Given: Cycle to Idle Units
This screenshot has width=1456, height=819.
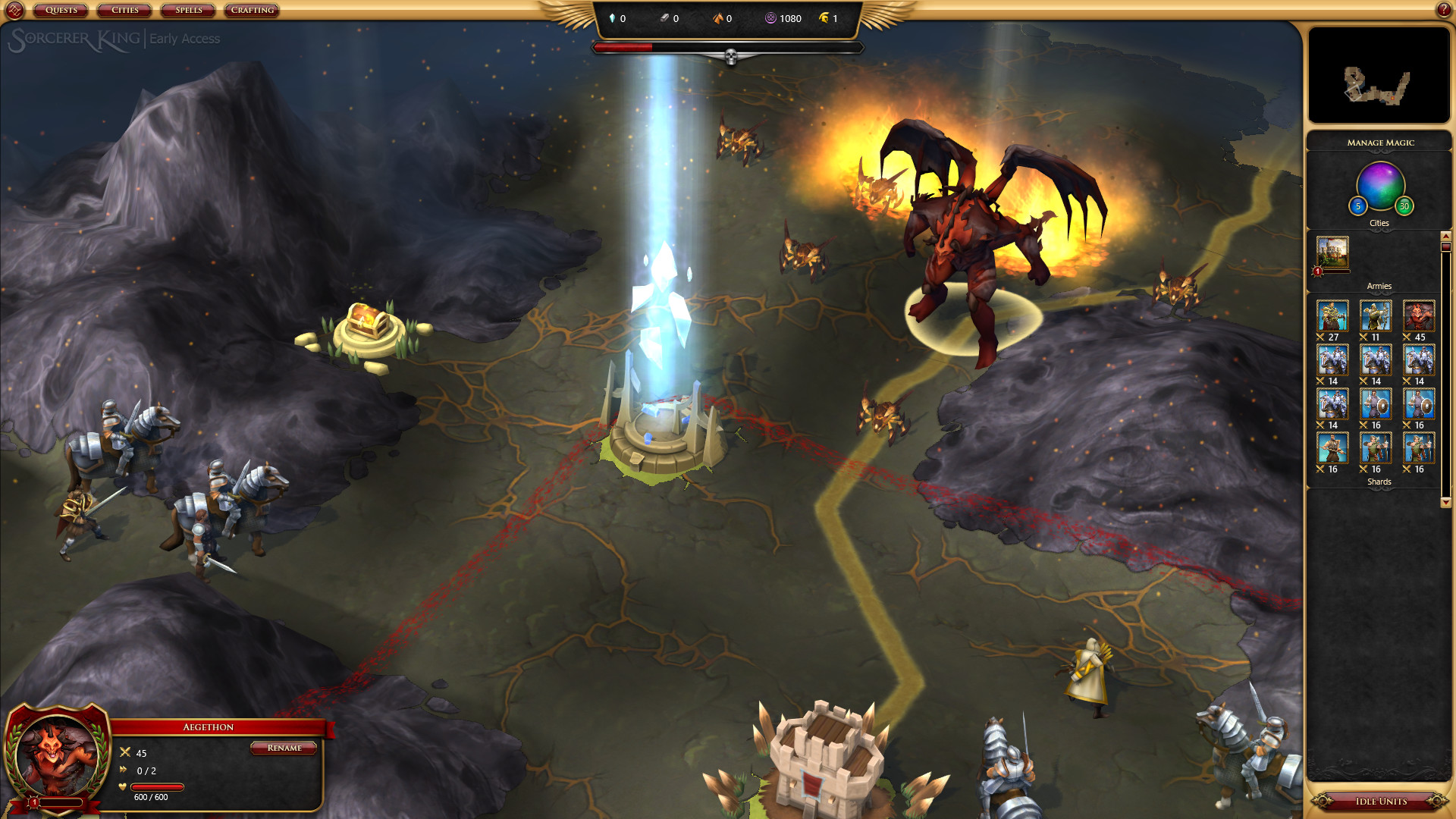Looking at the screenshot, I should pyautogui.click(x=1380, y=802).
